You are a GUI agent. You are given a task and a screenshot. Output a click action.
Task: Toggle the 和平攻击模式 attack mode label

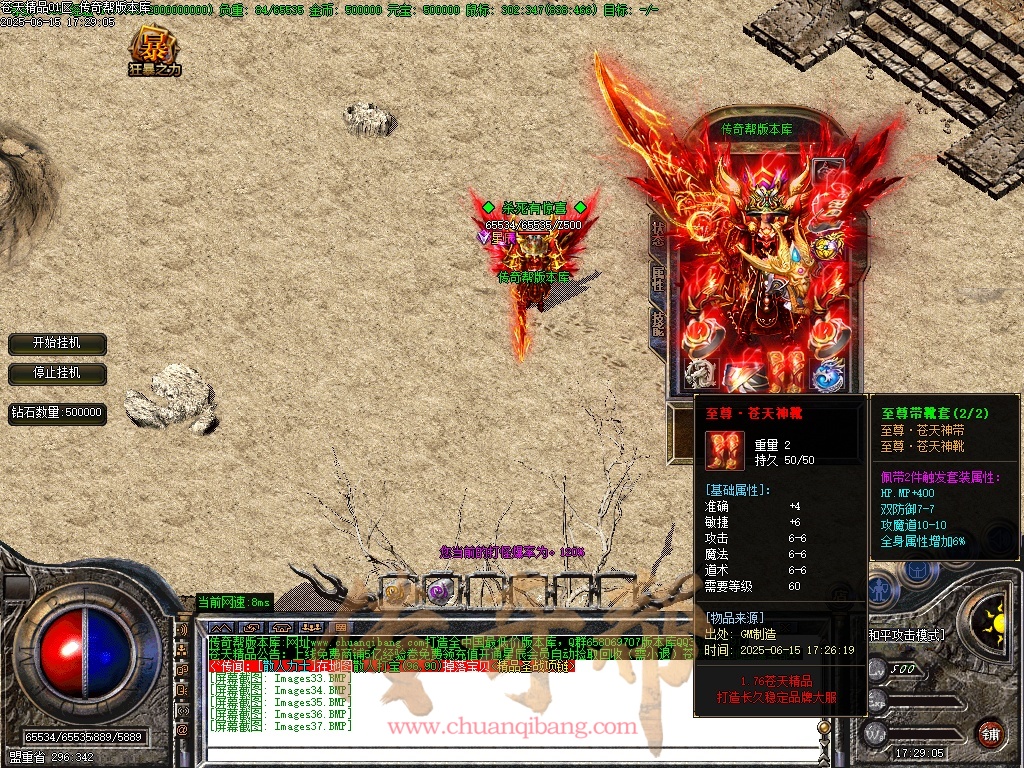906,635
